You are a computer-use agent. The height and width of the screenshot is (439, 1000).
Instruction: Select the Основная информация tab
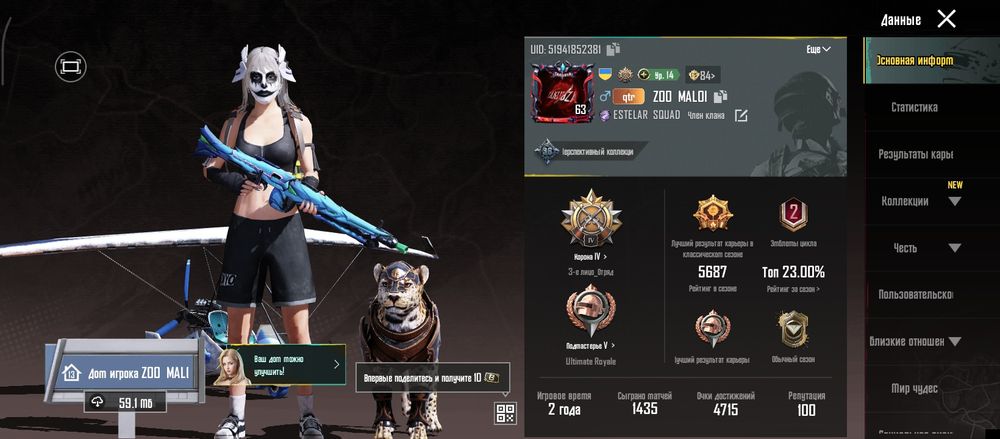[x=914, y=60]
